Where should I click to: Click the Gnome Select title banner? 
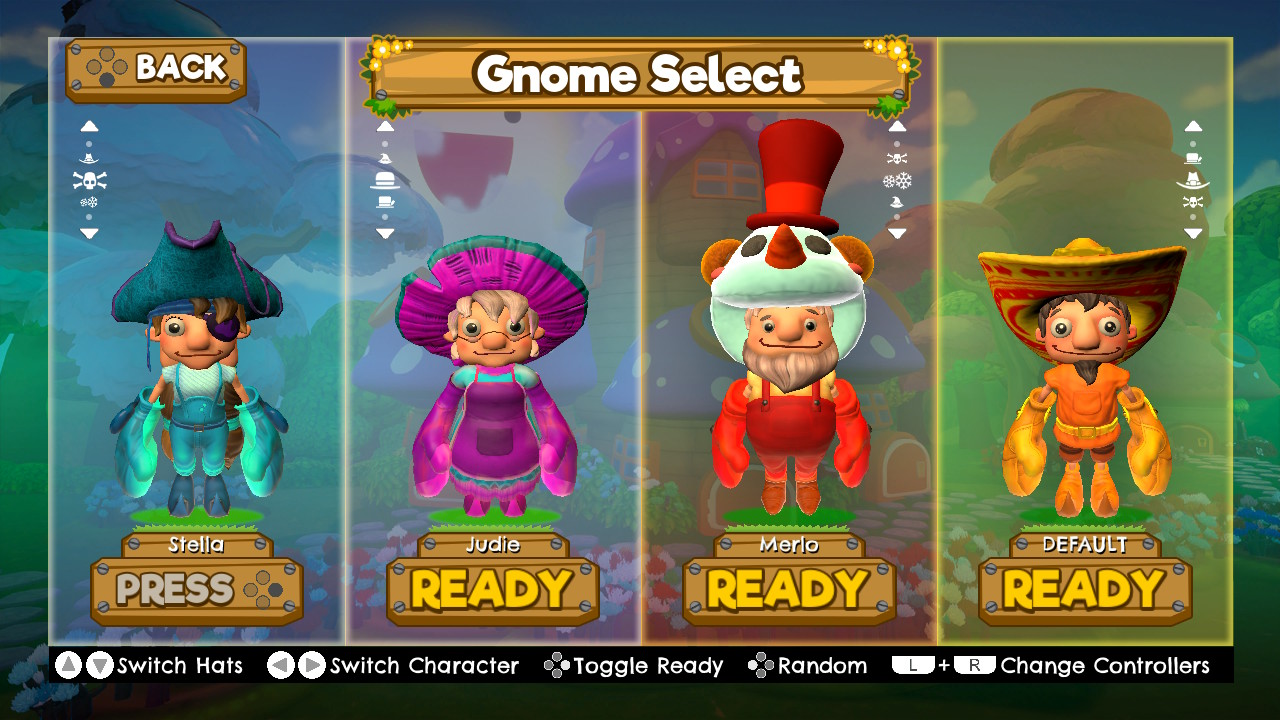640,74
